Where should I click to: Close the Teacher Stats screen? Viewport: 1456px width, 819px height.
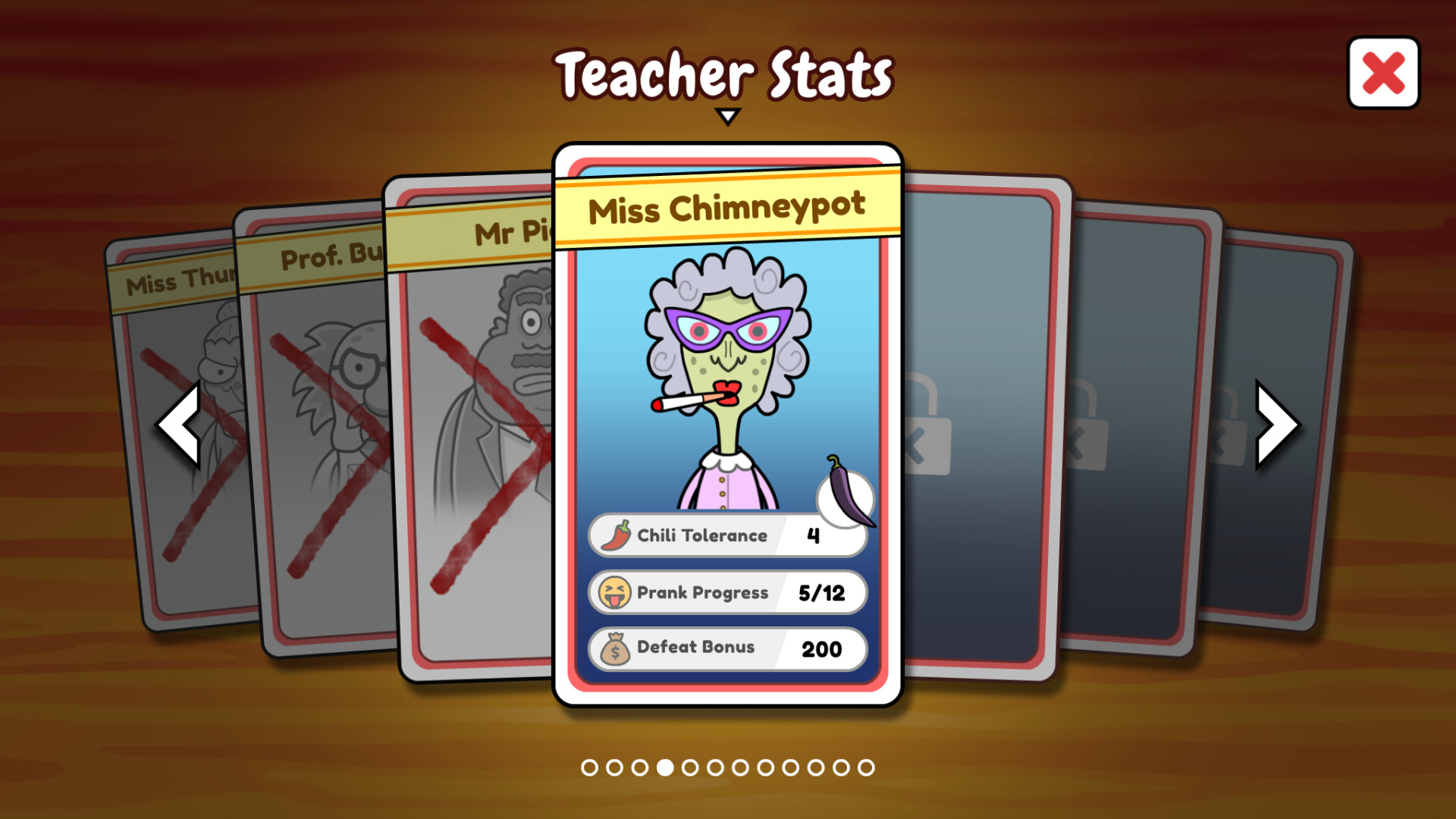(1383, 72)
